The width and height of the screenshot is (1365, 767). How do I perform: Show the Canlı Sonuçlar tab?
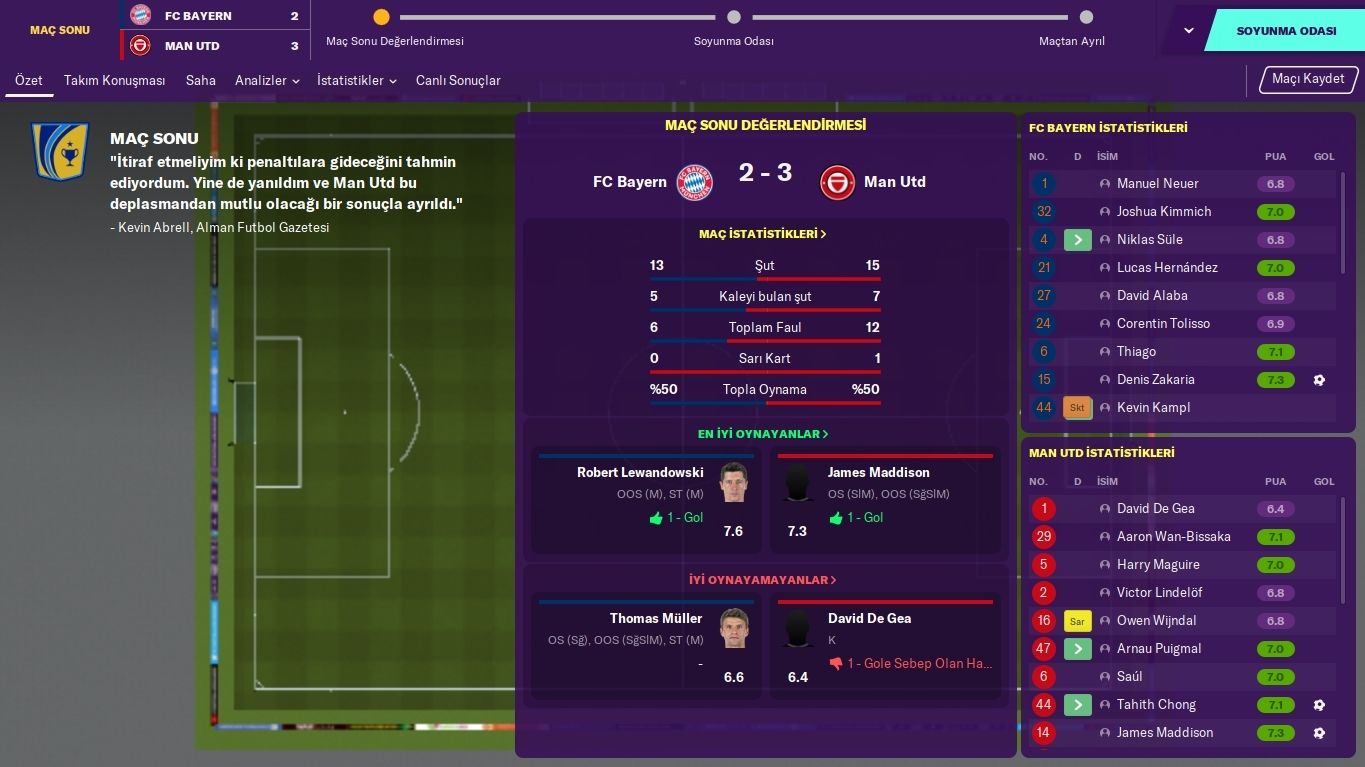coord(458,80)
